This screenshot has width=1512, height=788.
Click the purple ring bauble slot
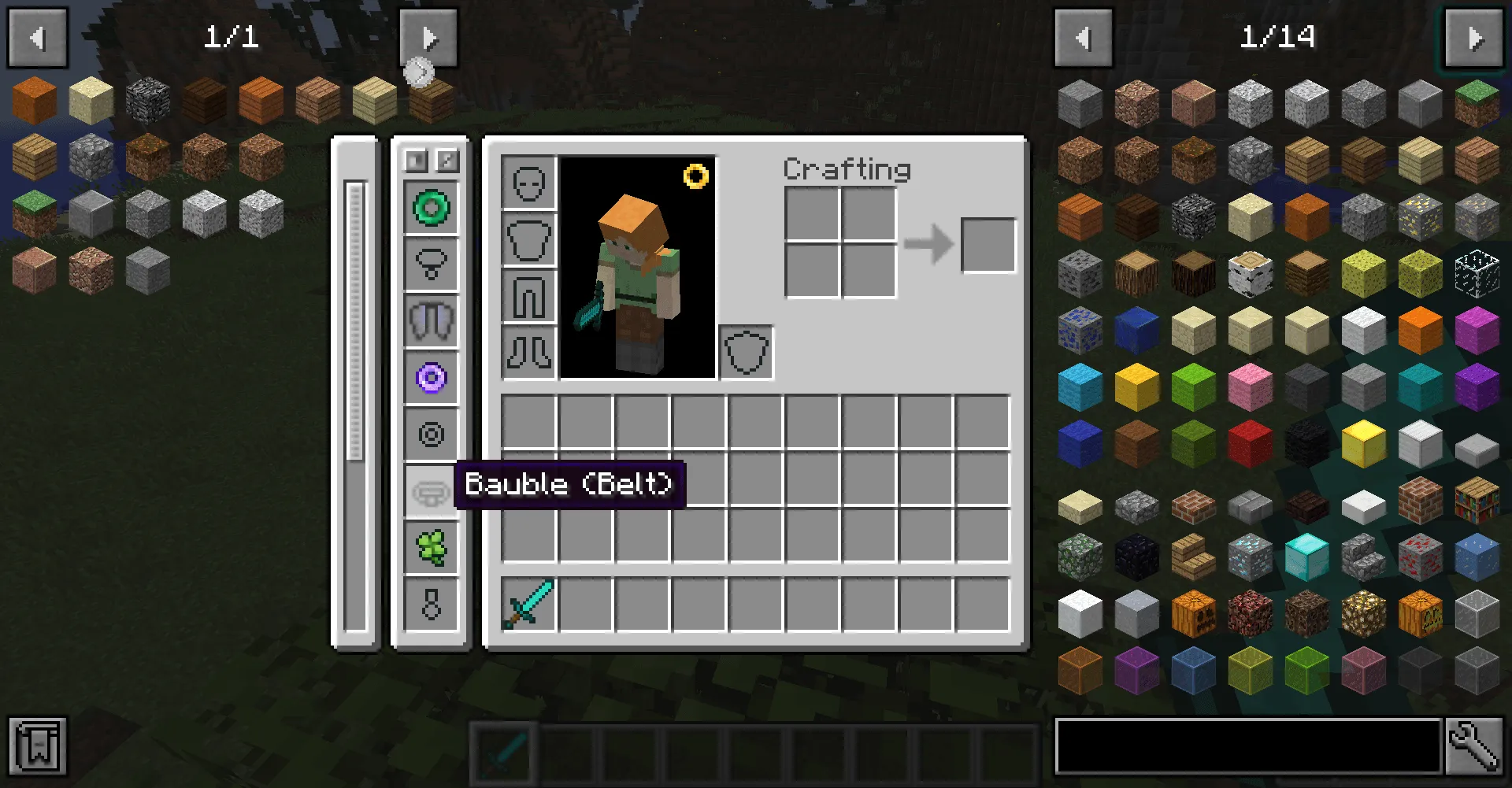click(x=431, y=379)
